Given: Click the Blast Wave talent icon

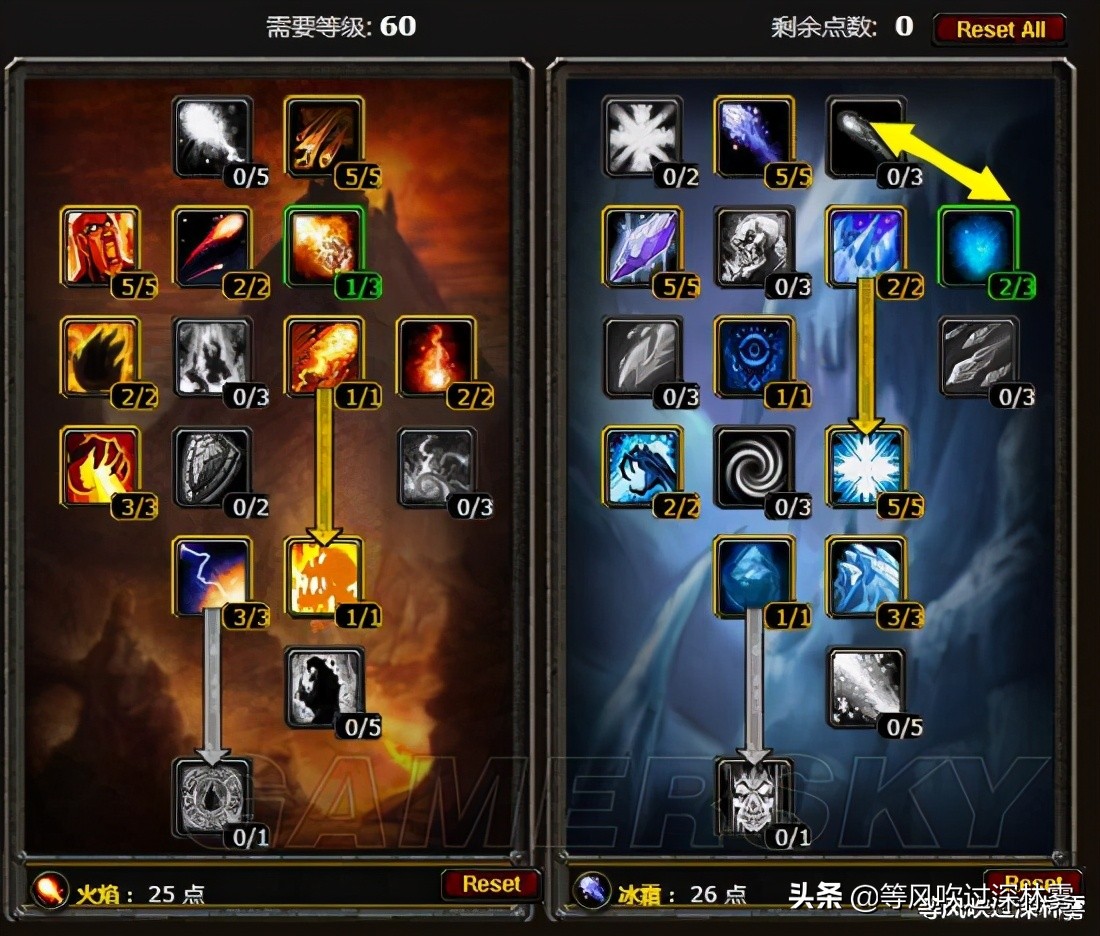Looking at the screenshot, I should pyautogui.click(x=322, y=576).
